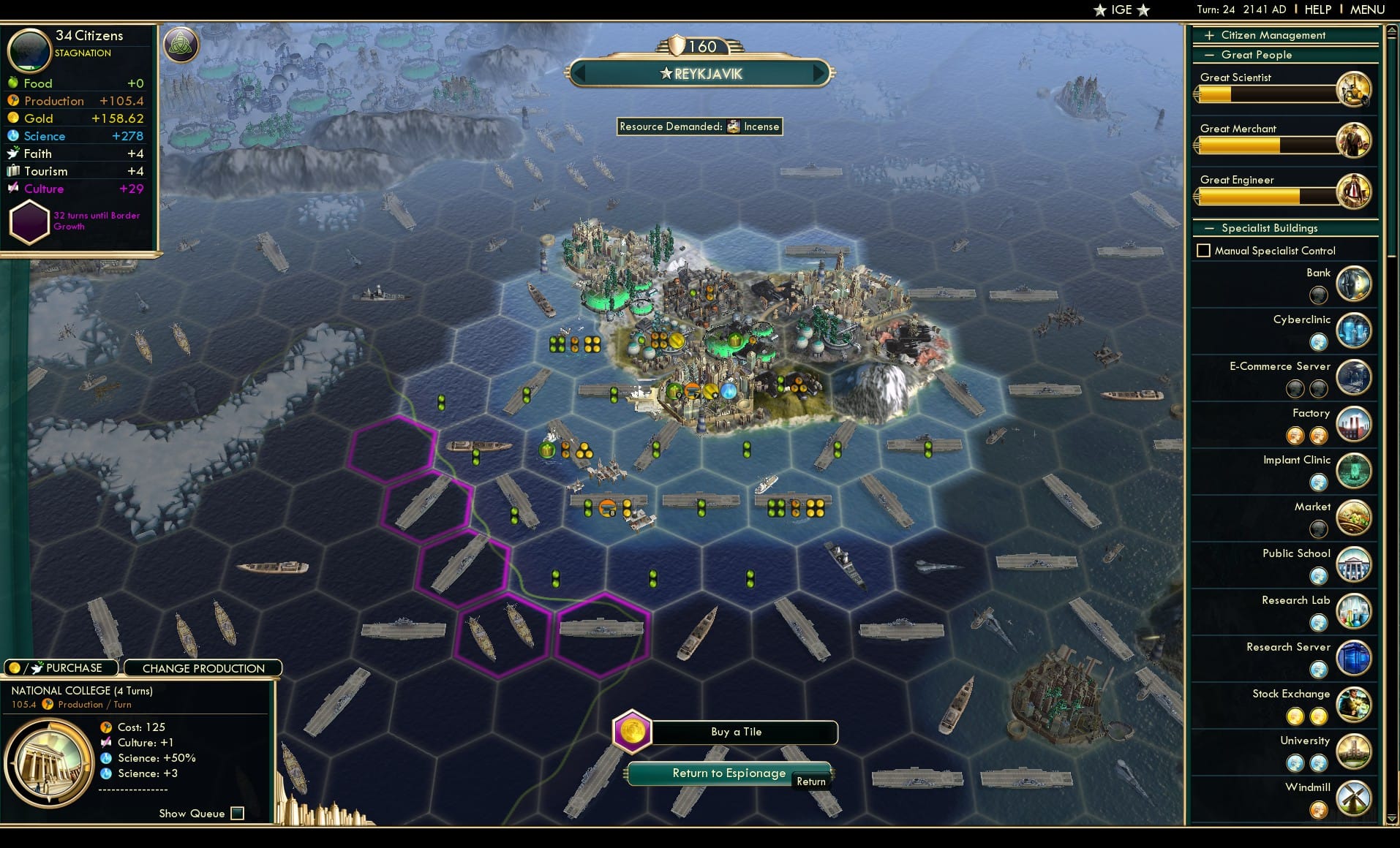
Task: Select the Public School icon
Action: point(1354,564)
